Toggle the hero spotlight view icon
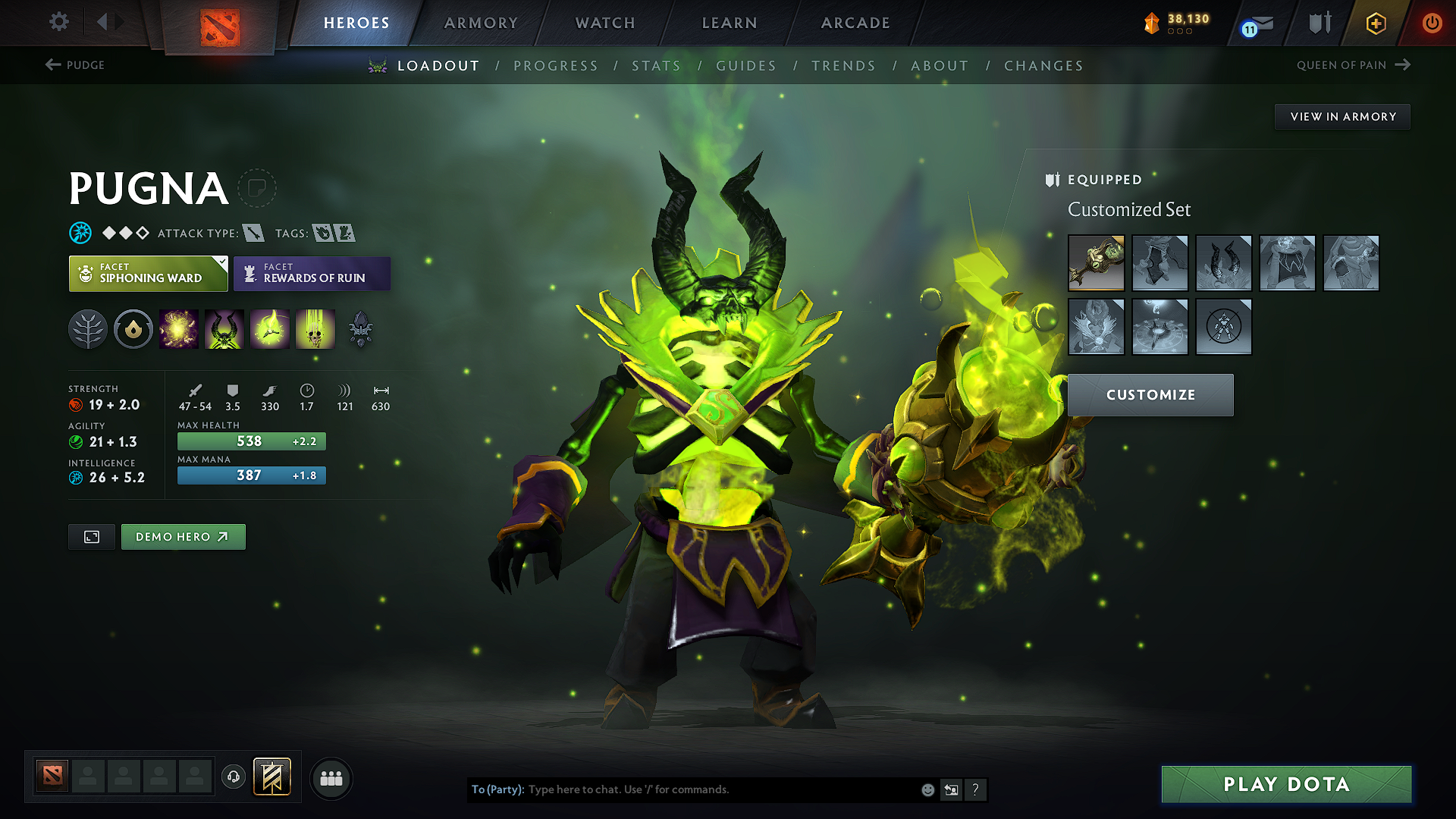The height and width of the screenshot is (819, 1456). (x=91, y=536)
